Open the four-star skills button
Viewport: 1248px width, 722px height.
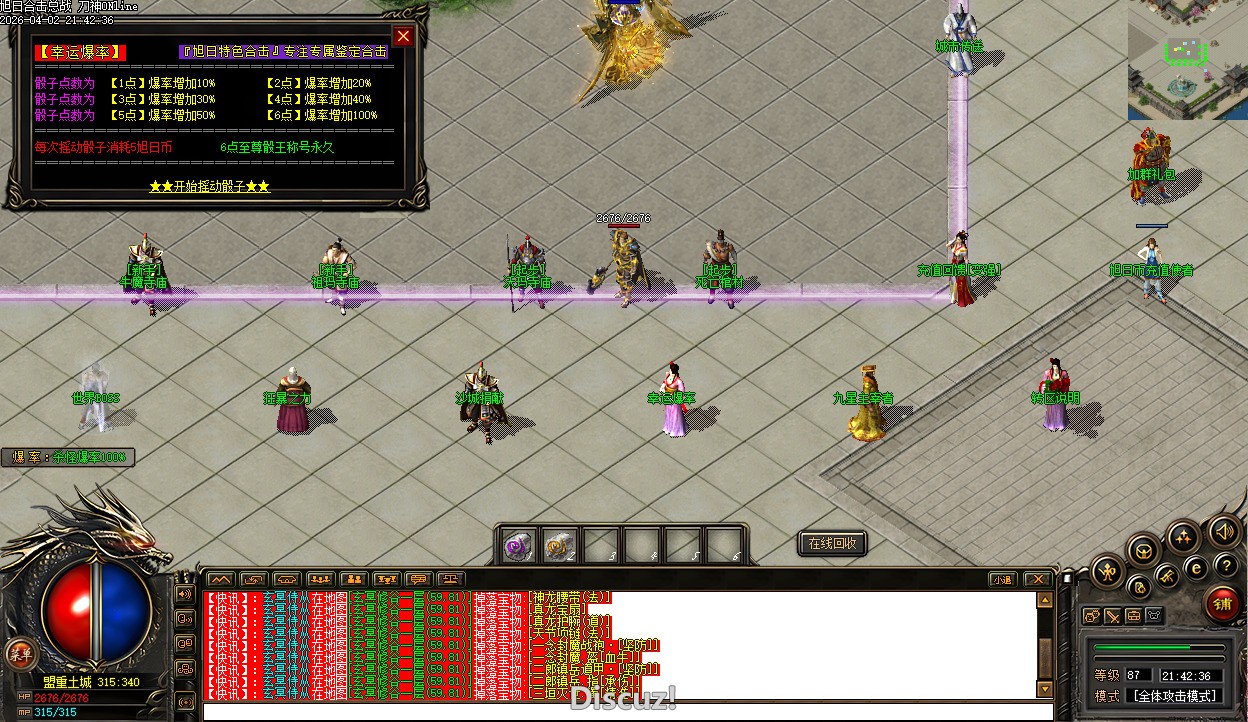coord(1183,537)
